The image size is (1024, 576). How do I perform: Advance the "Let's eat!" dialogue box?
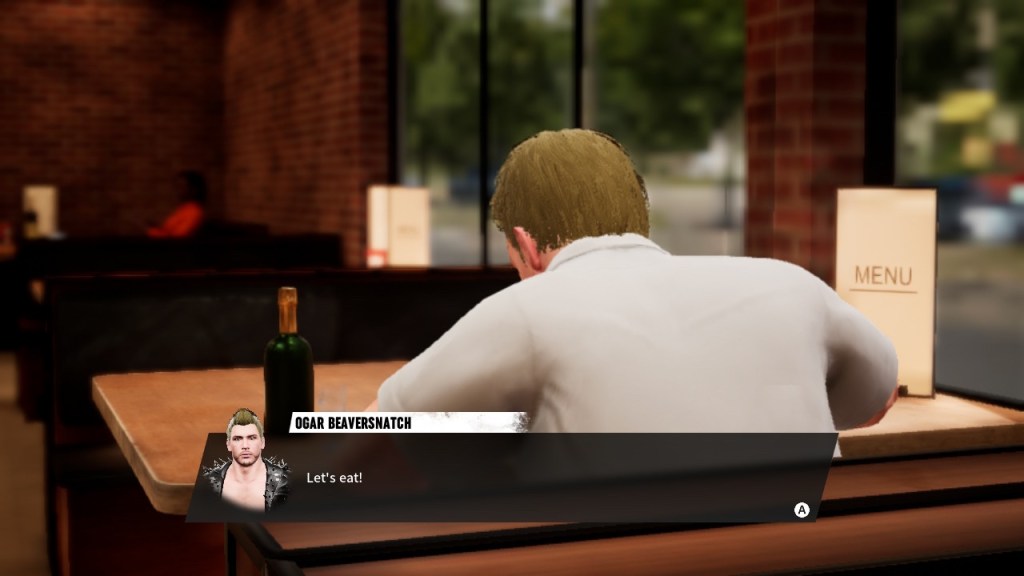tap(801, 510)
